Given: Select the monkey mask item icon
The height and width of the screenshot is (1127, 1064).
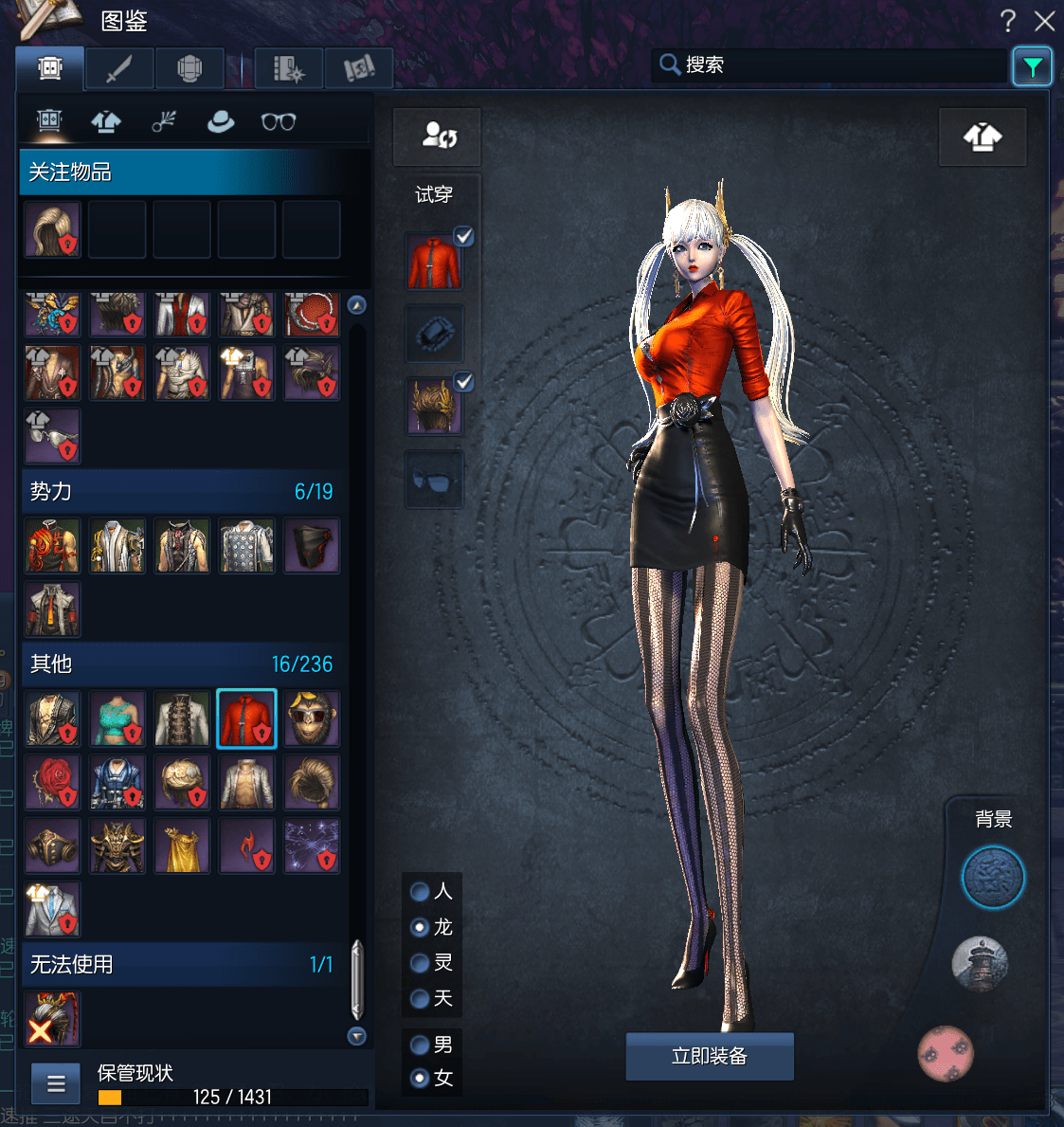Looking at the screenshot, I should click(312, 718).
